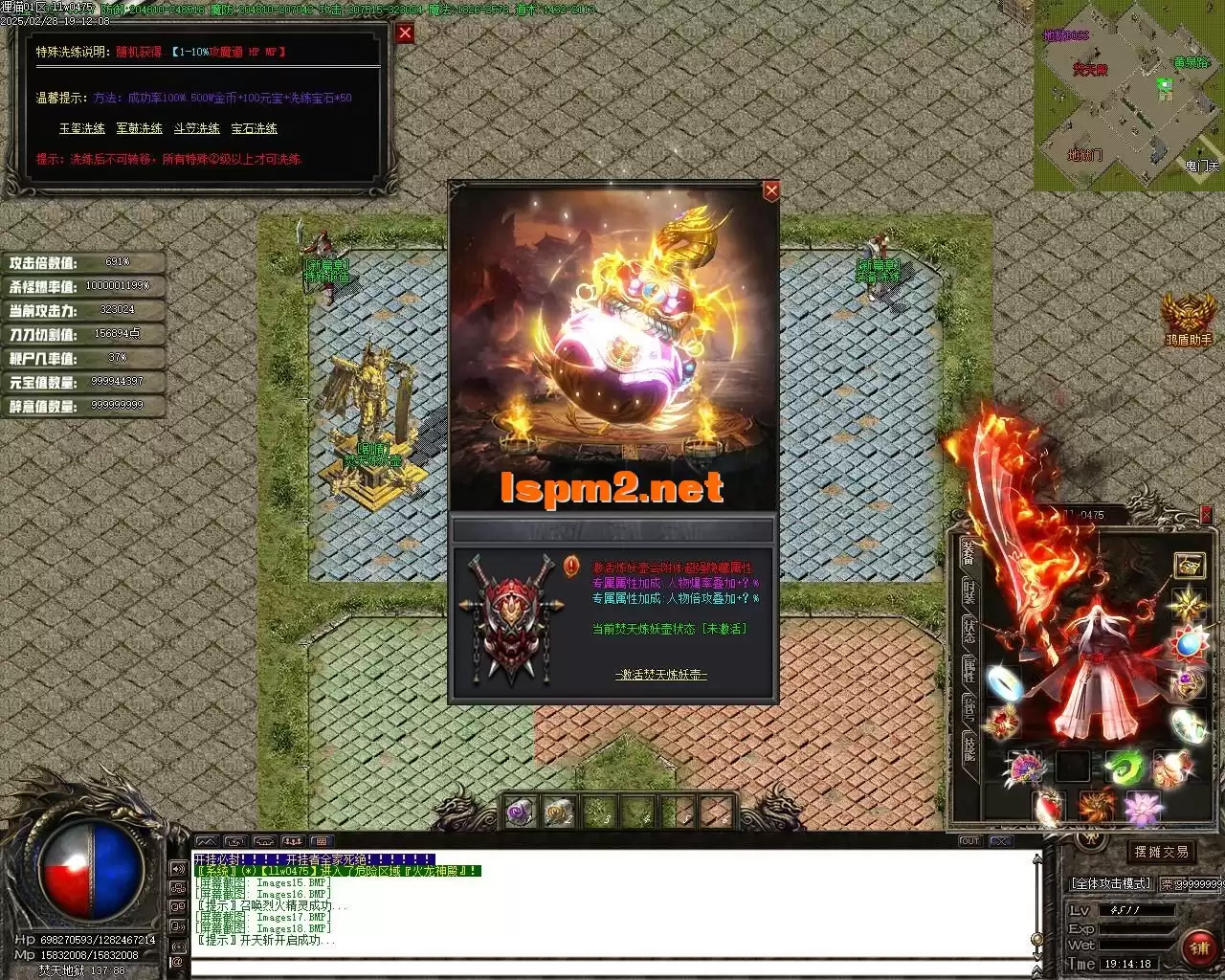Activate the 焚天炼妖壶 via the bottom link
The image size is (1225, 980).
point(661,675)
